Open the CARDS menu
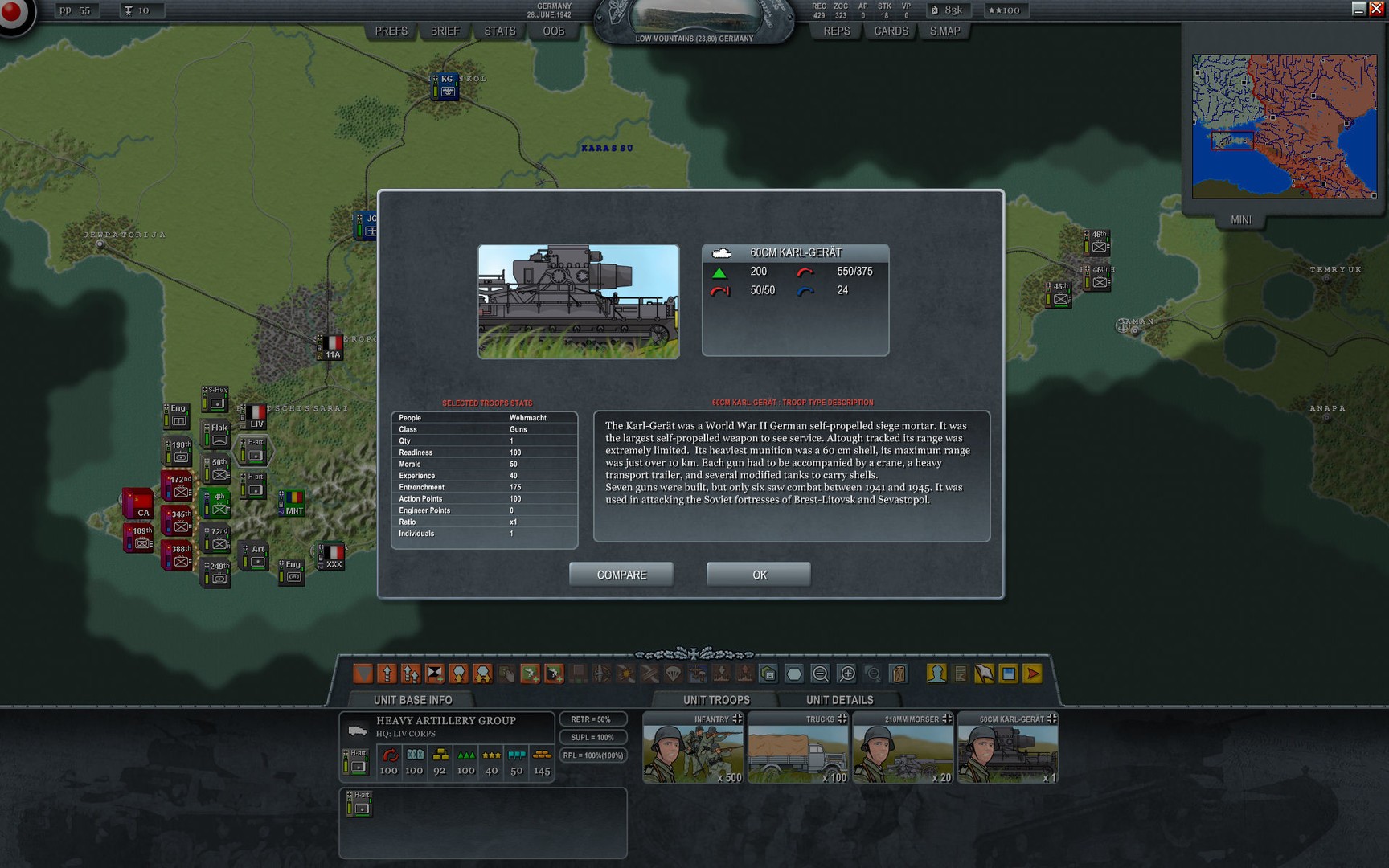Image resolution: width=1389 pixels, height=868 pixels. click(x=891, y=31)
